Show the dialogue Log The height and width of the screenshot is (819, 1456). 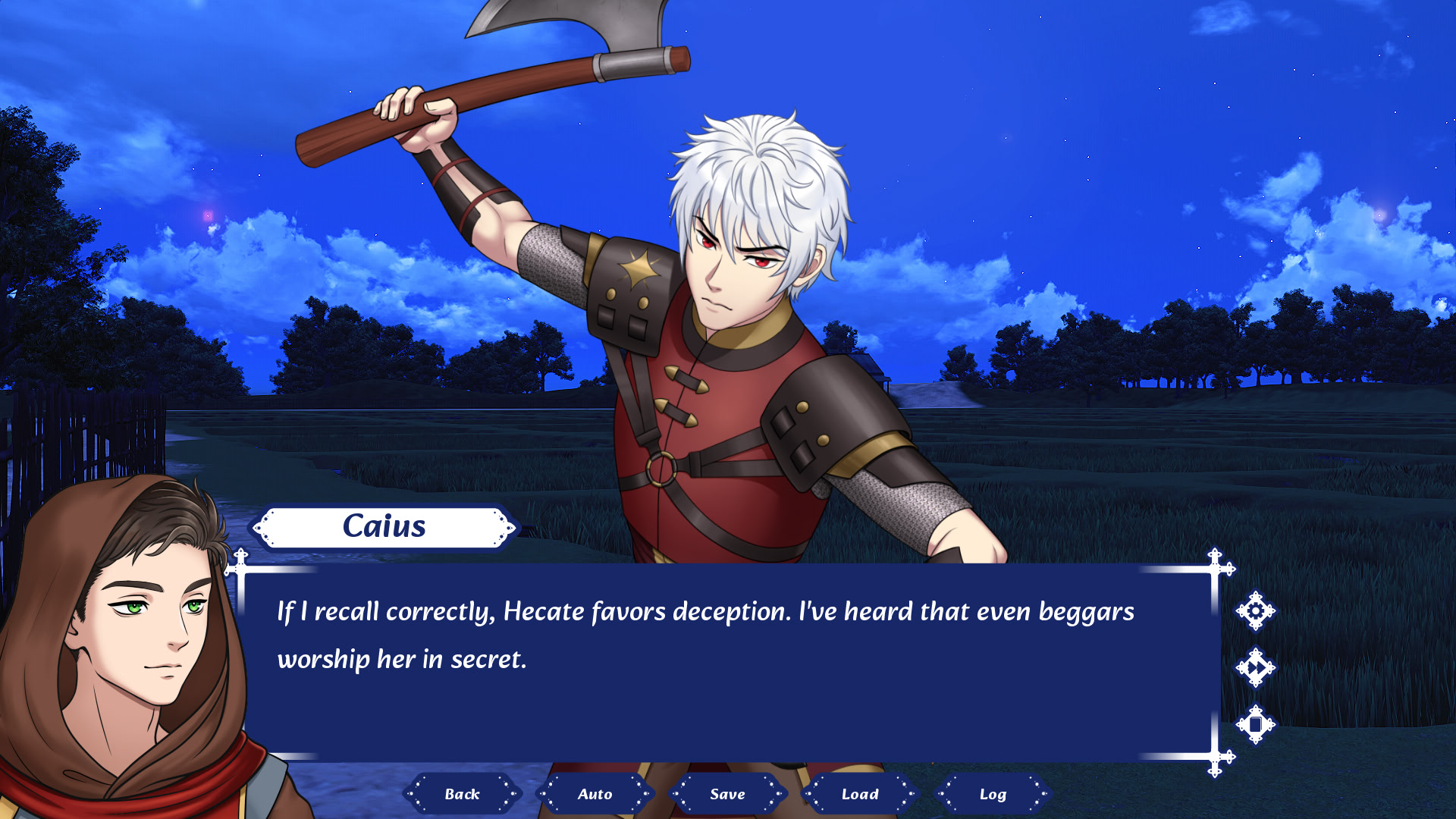click(x=993, y=794)
